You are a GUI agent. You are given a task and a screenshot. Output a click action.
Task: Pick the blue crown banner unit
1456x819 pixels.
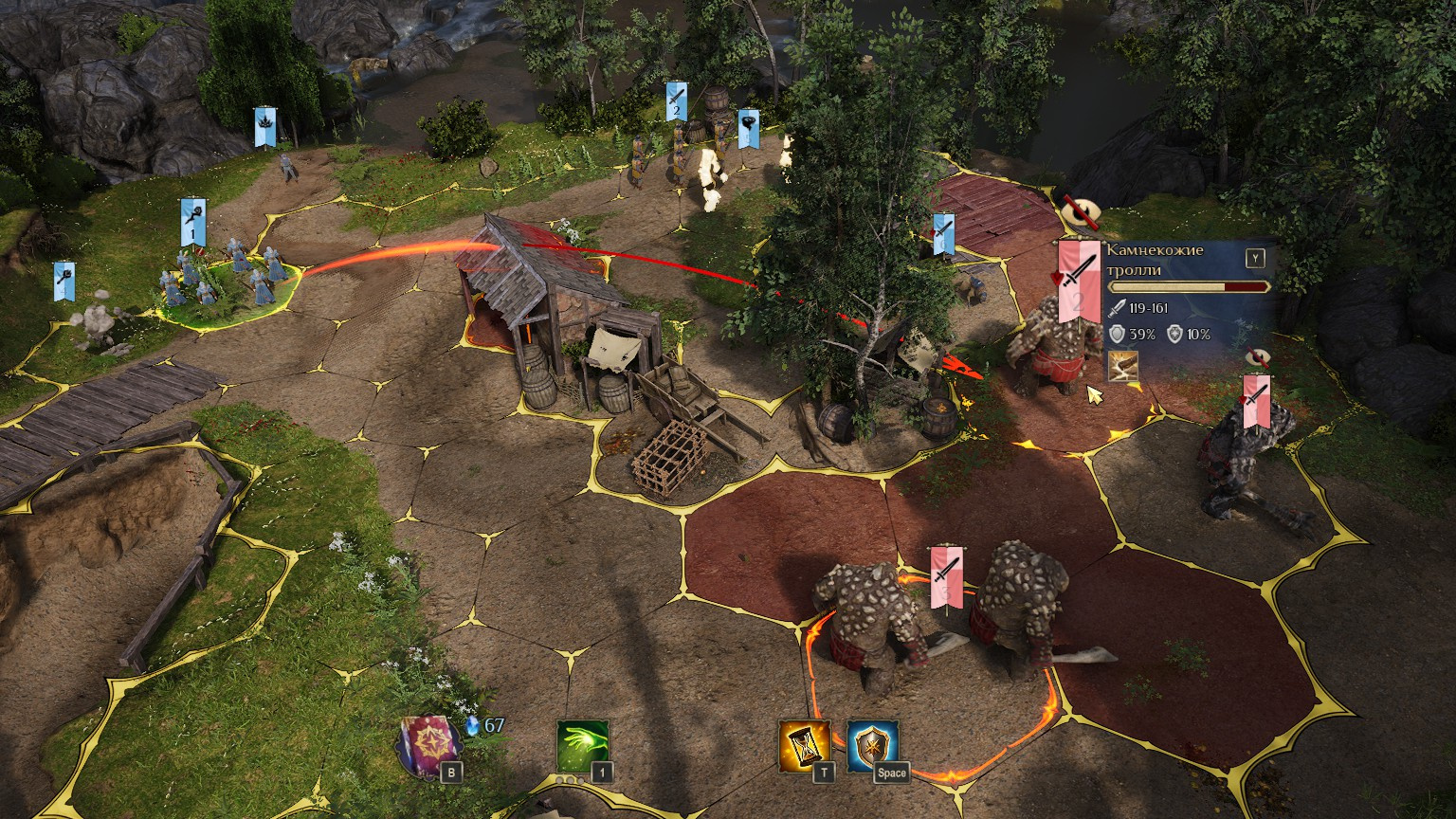coord(264,127)
